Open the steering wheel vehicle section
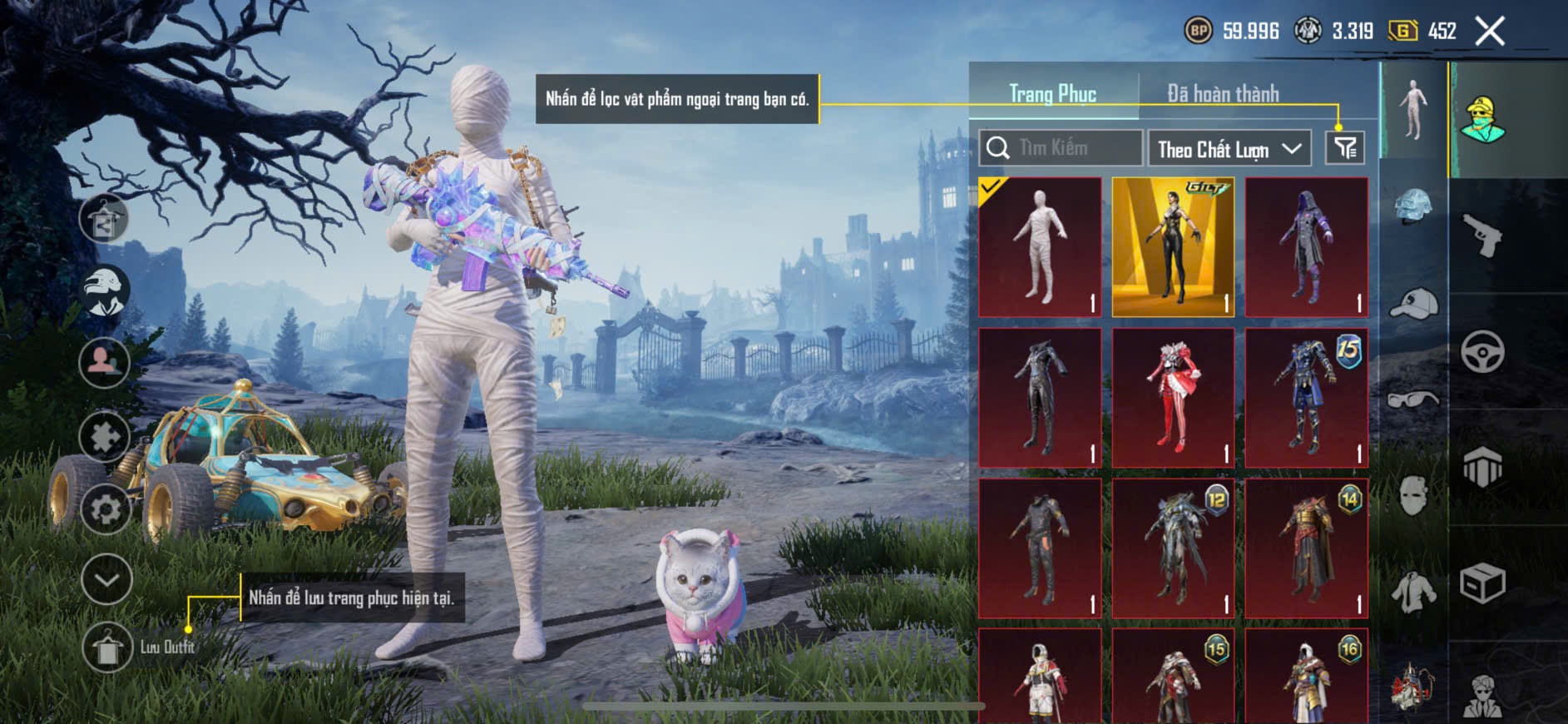1568x724 pixels. [1483, 351]
